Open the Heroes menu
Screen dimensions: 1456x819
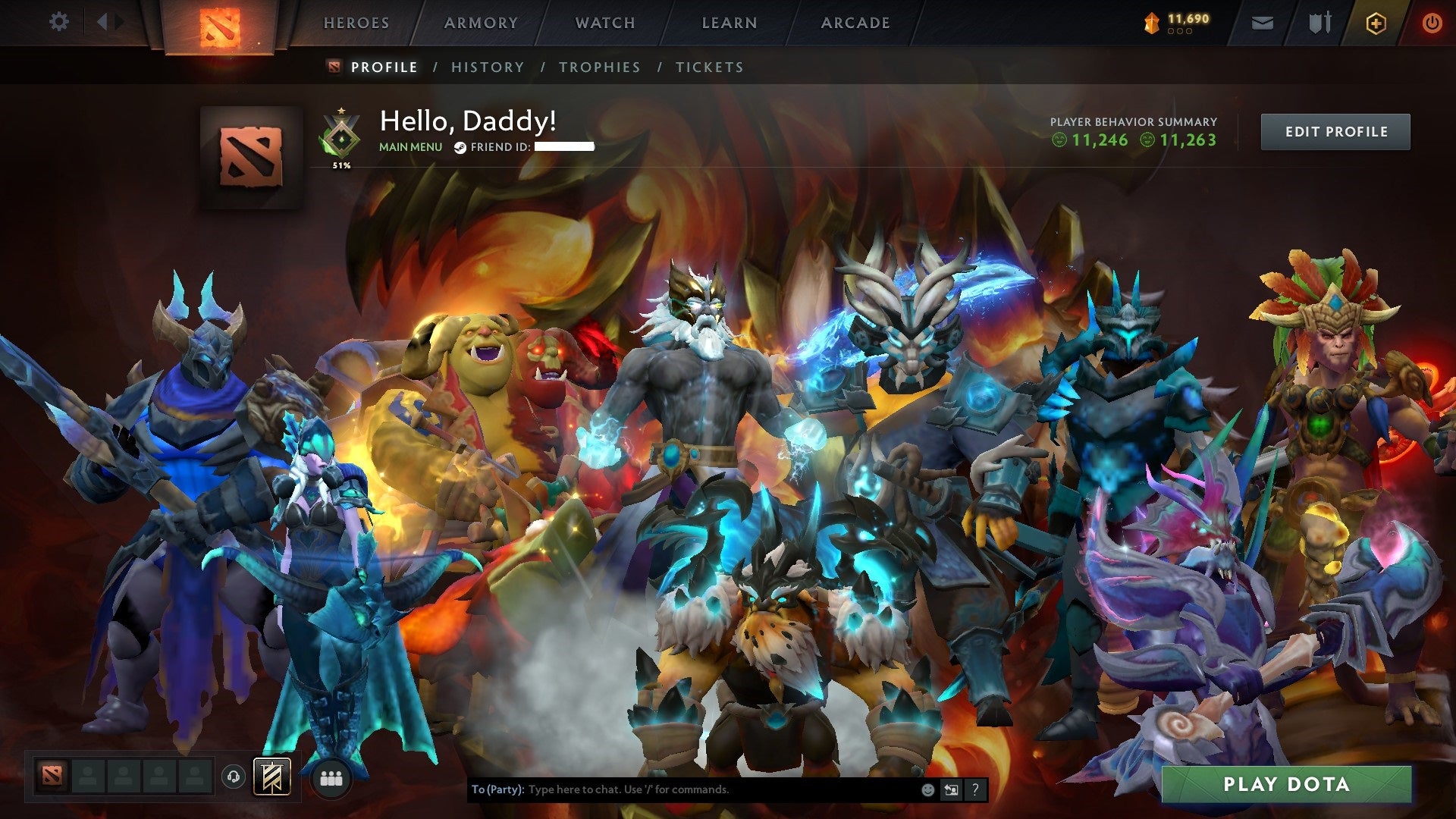356,23
